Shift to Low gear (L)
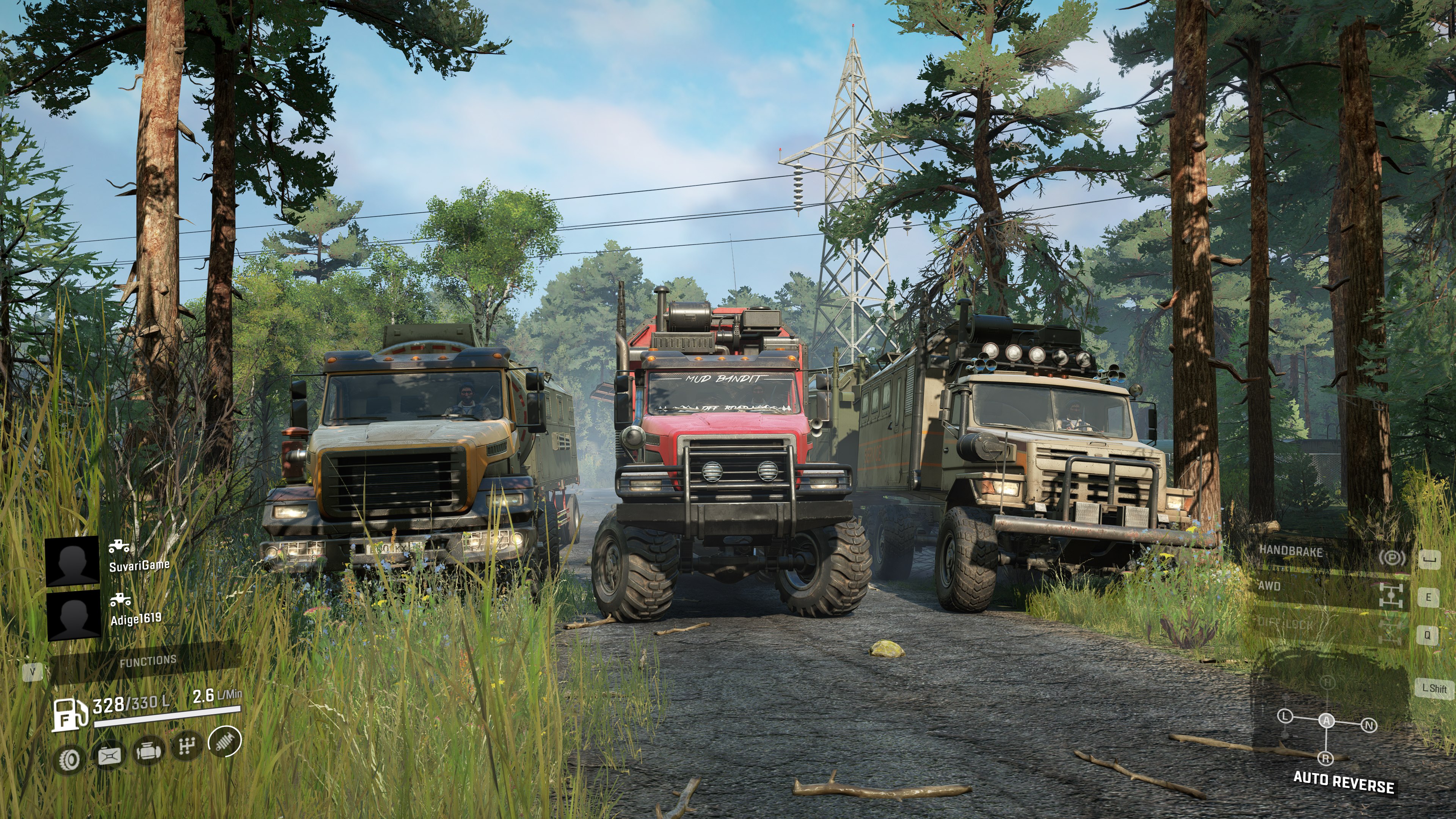Image resolution: width=1456 pixels, height=819 pixels. pos(1285,716)
